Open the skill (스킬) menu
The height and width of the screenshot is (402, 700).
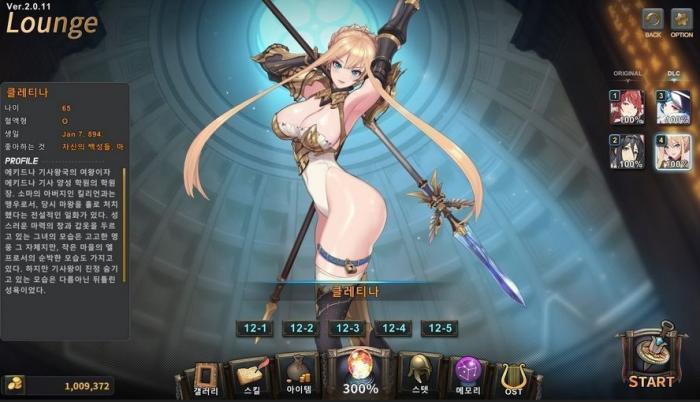pyautogui.click(x=250, y=375)
